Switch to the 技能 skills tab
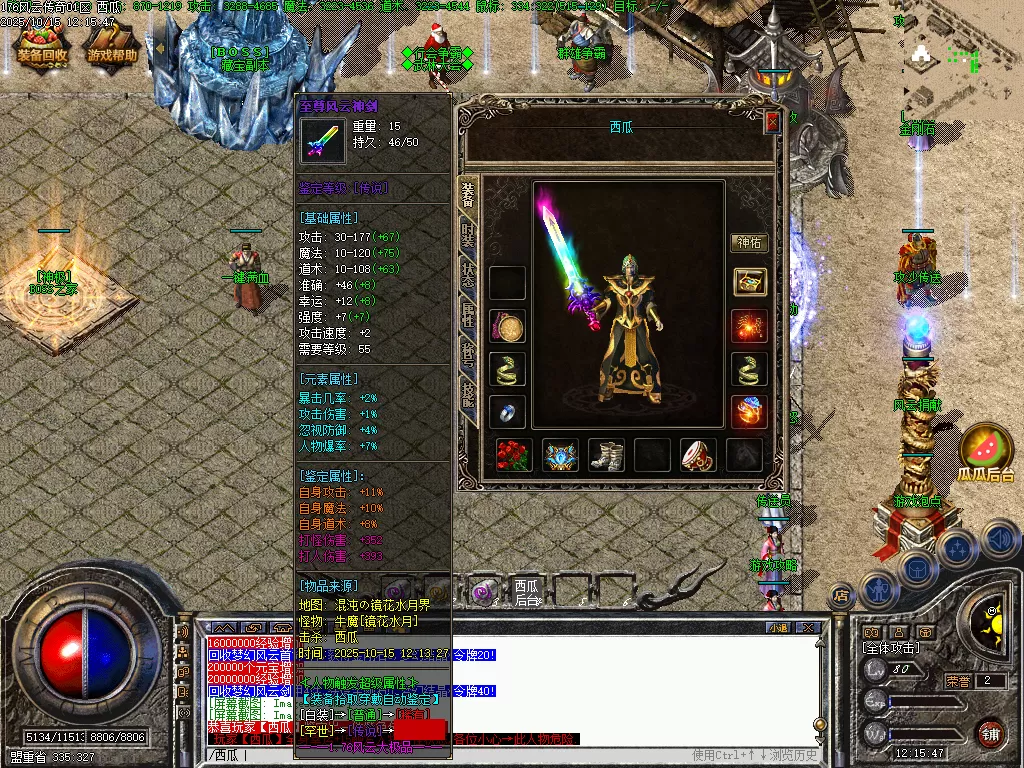 [x=468, y=393]
